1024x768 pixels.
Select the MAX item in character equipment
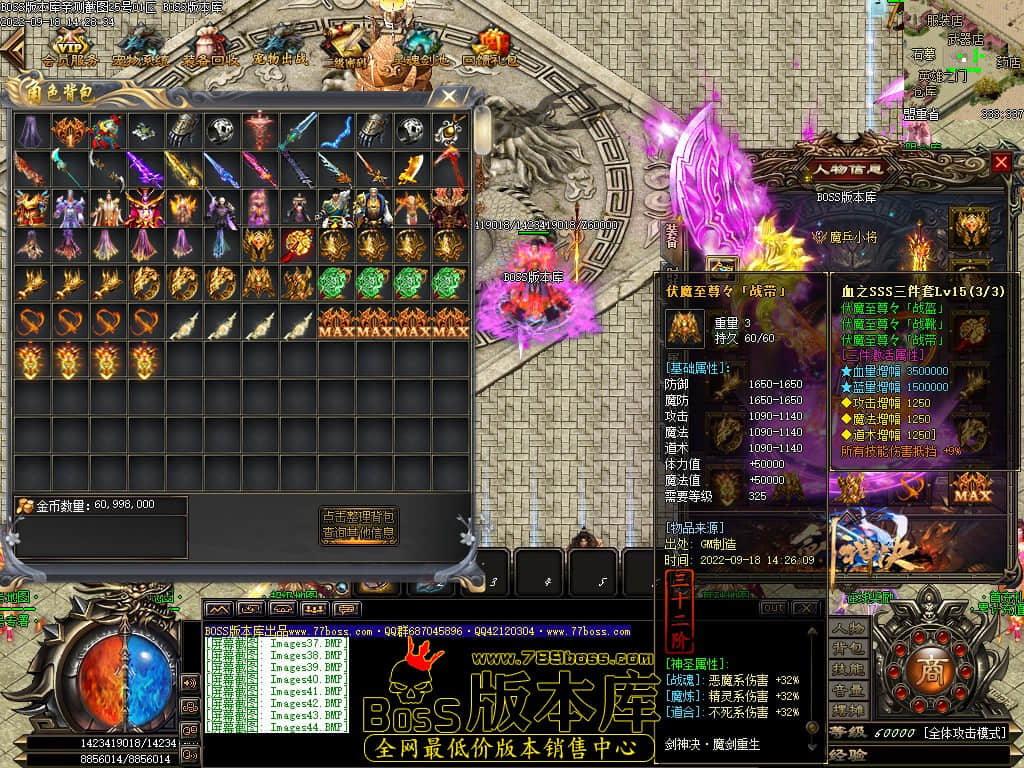click(967, 489)
